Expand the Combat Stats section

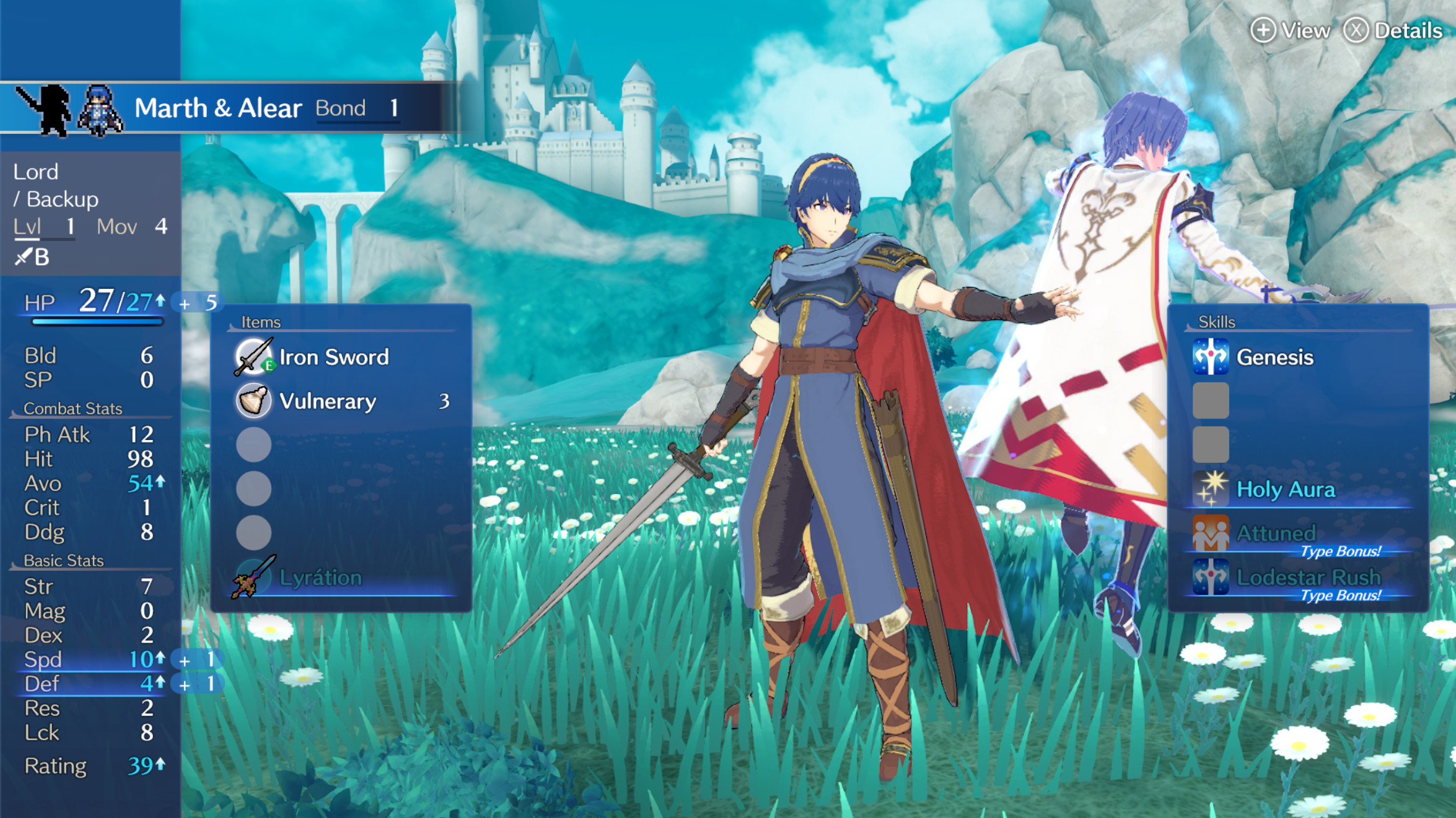click(x=72, y=408)
